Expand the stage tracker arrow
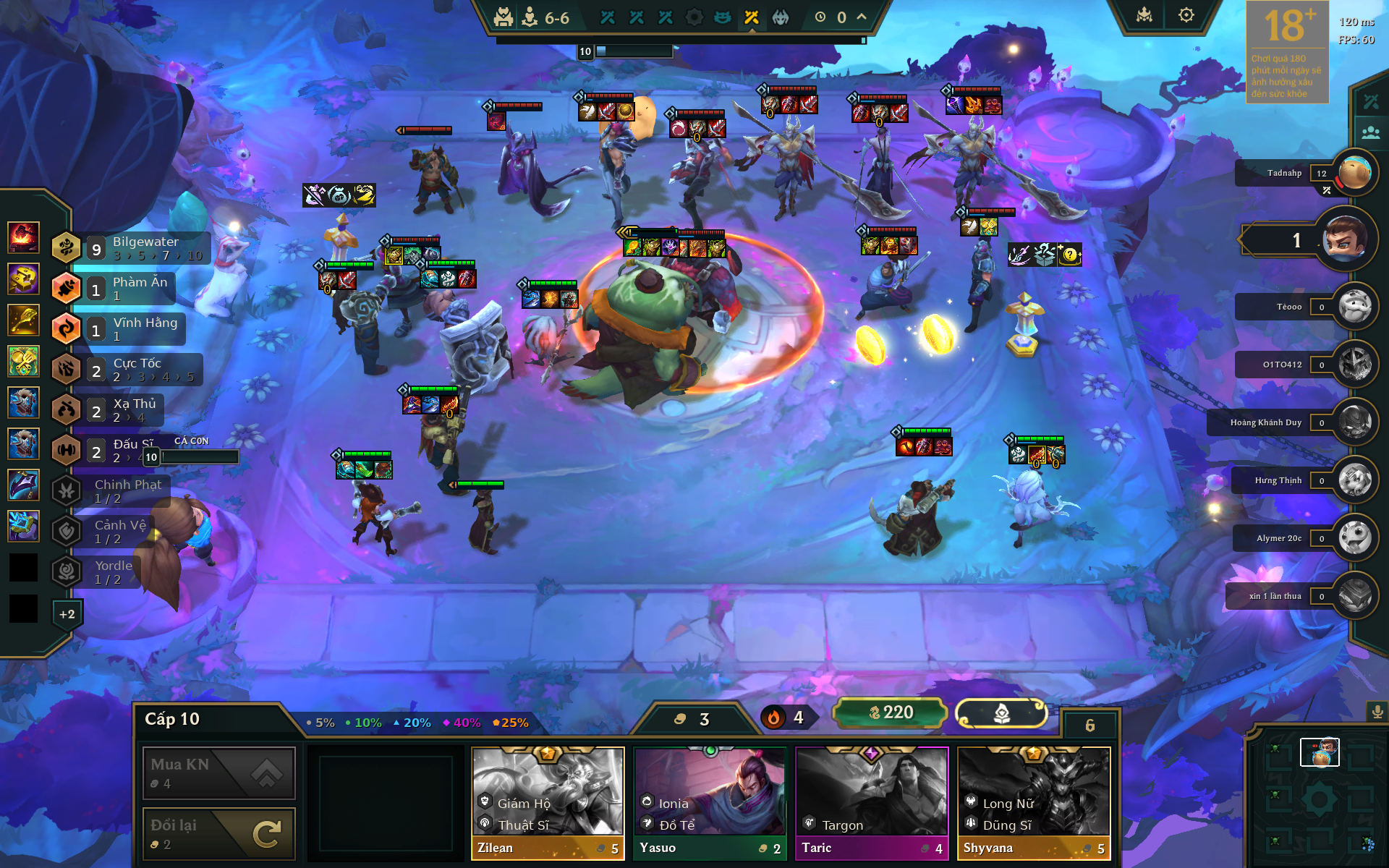Image resolution: width=1389 pixels, height=868 pixels. [862, 17]
